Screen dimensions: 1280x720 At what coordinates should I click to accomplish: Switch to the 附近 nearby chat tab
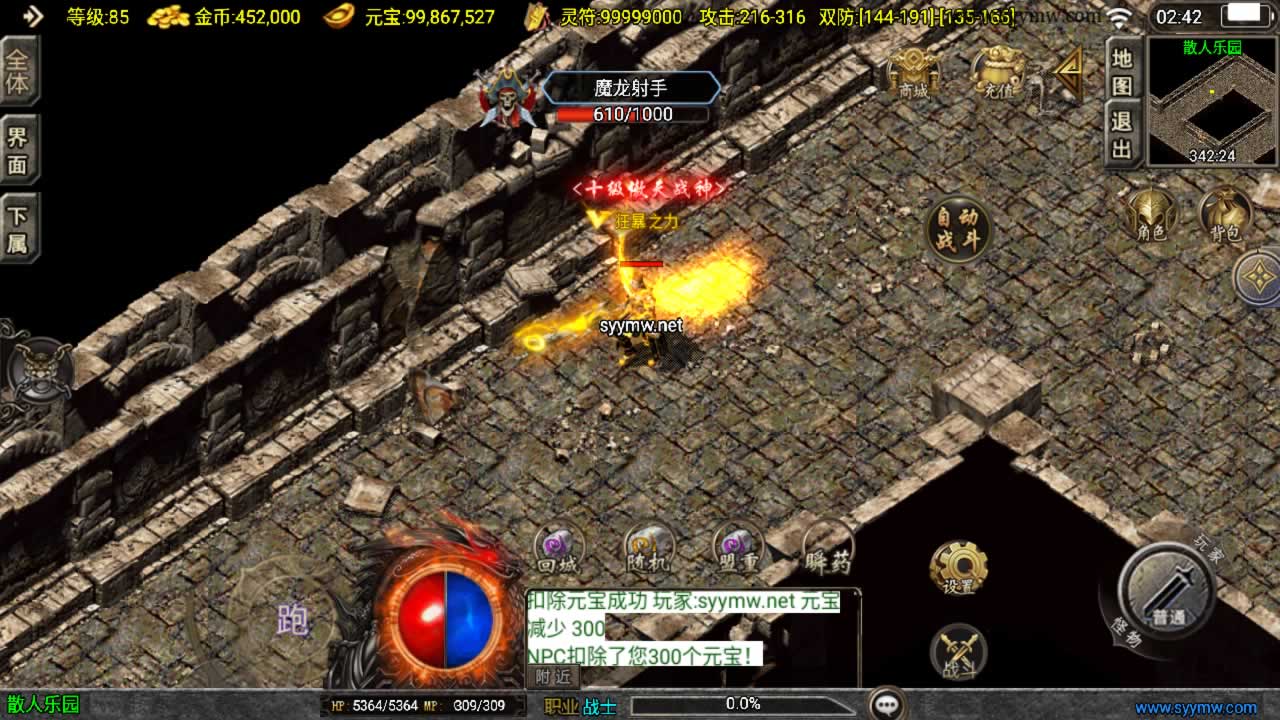coord(553,676)
